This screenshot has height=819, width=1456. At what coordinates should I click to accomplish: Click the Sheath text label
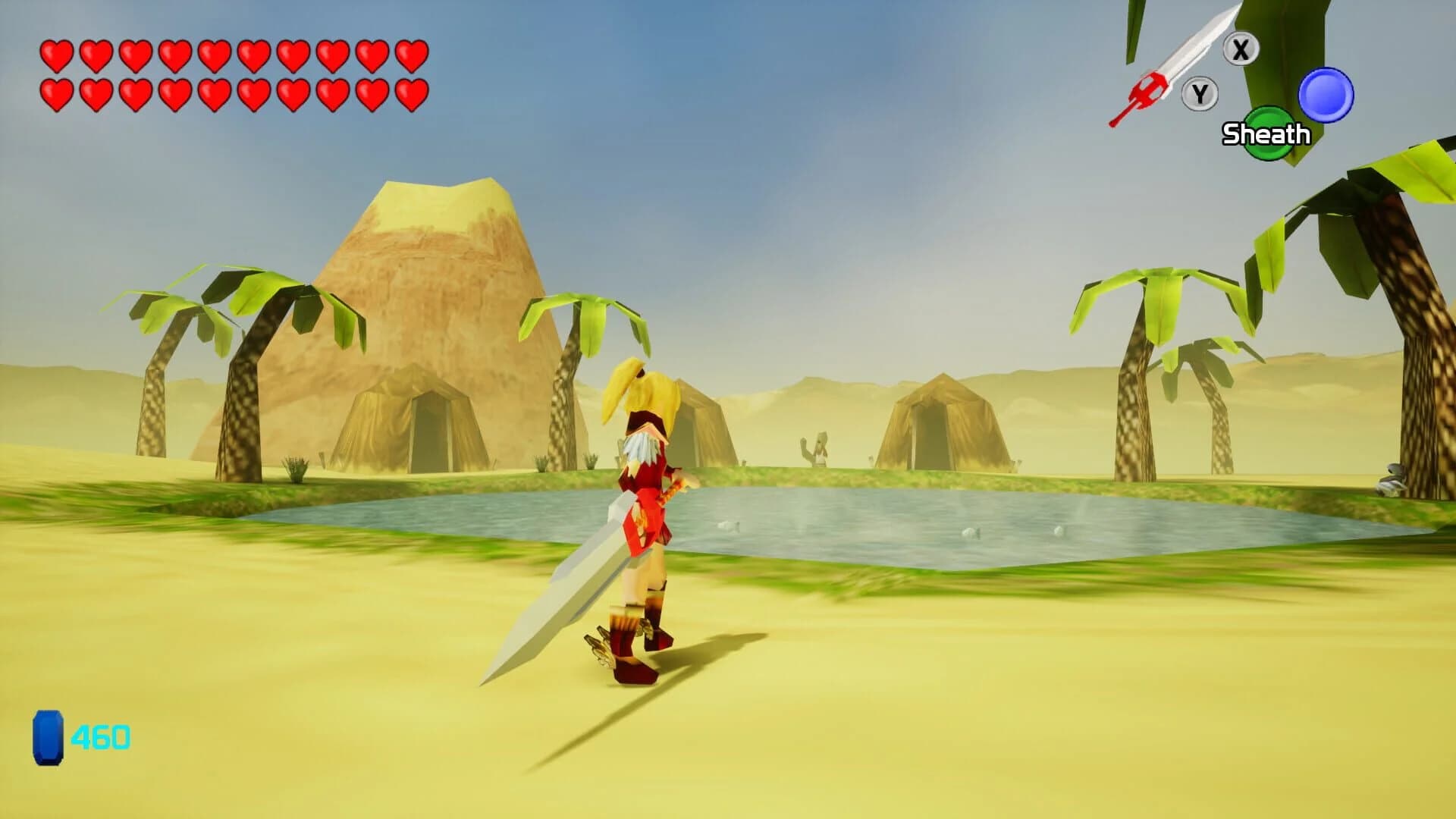[x=1267, y=134]
